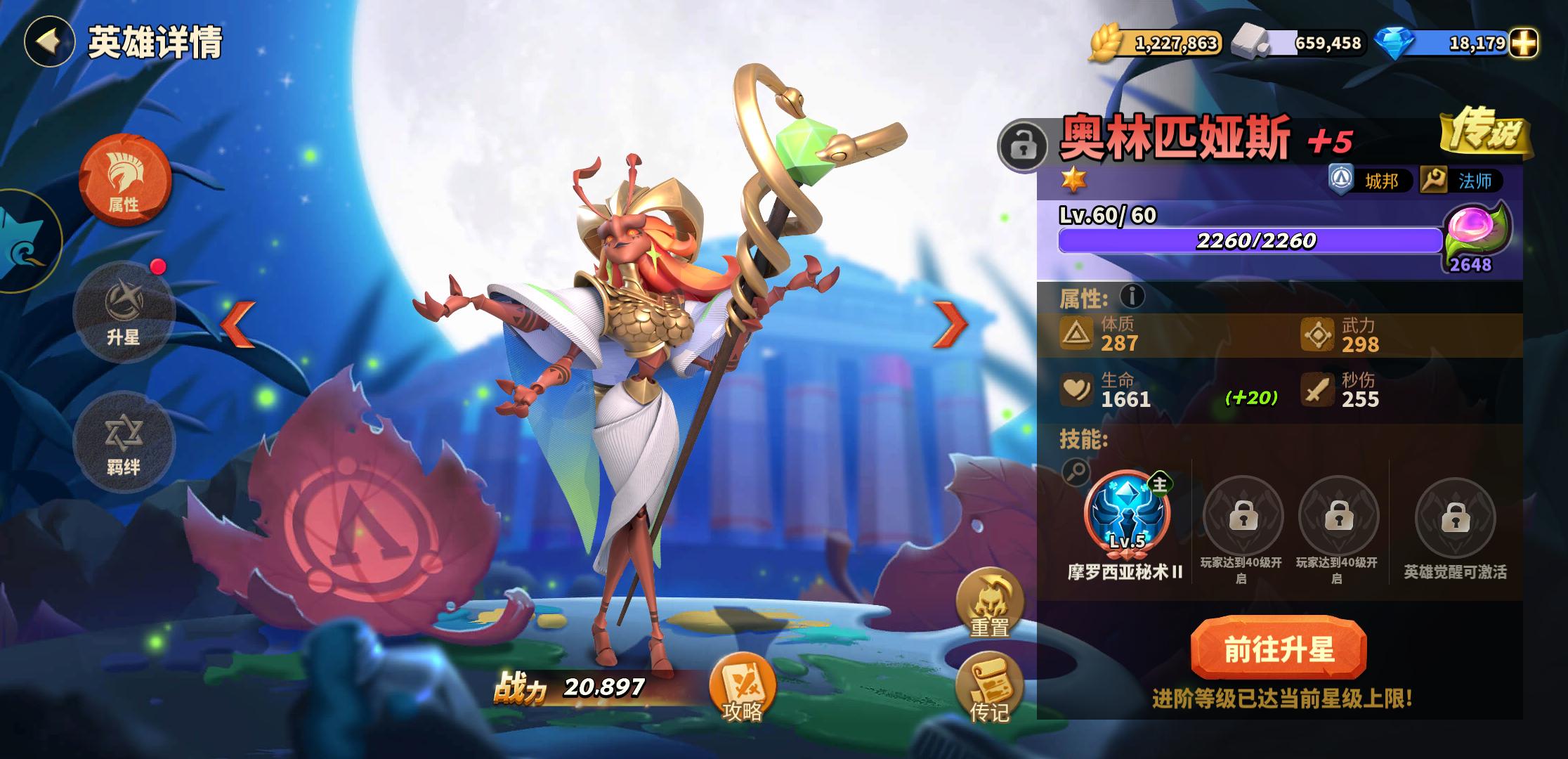The image size is (1568, 759).
Task: Show the next hero with right arrow
Action: pyautogui.click(x=950, y=324)
